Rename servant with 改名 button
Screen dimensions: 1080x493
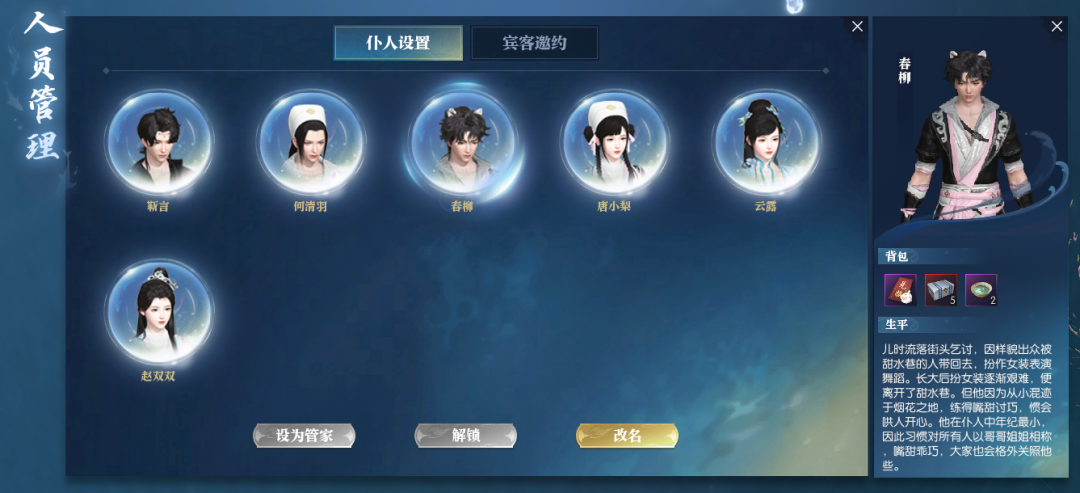click(627, 435)
